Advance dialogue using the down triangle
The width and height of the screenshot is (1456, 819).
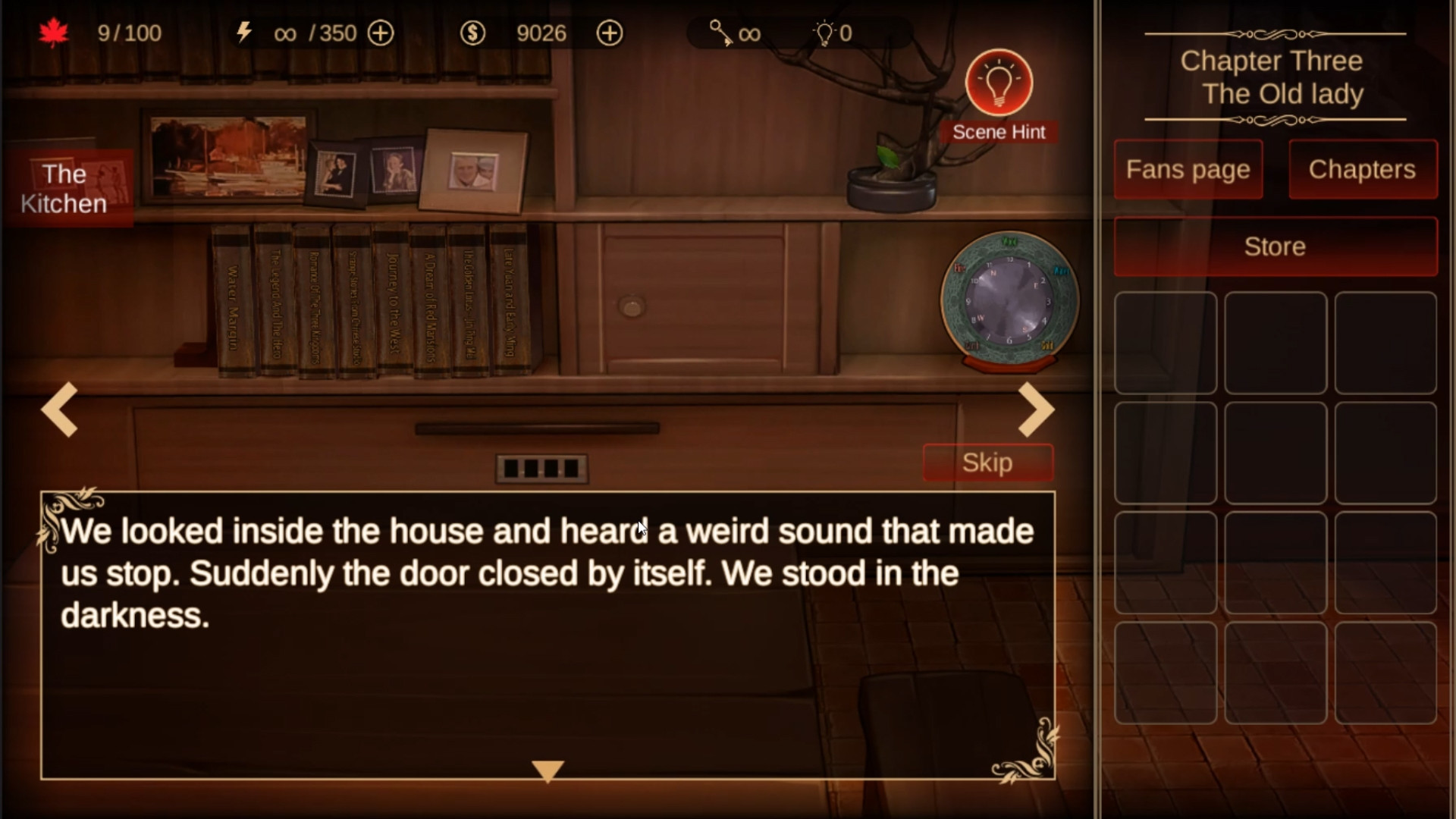pyautogui.click(x=548, y=770)
